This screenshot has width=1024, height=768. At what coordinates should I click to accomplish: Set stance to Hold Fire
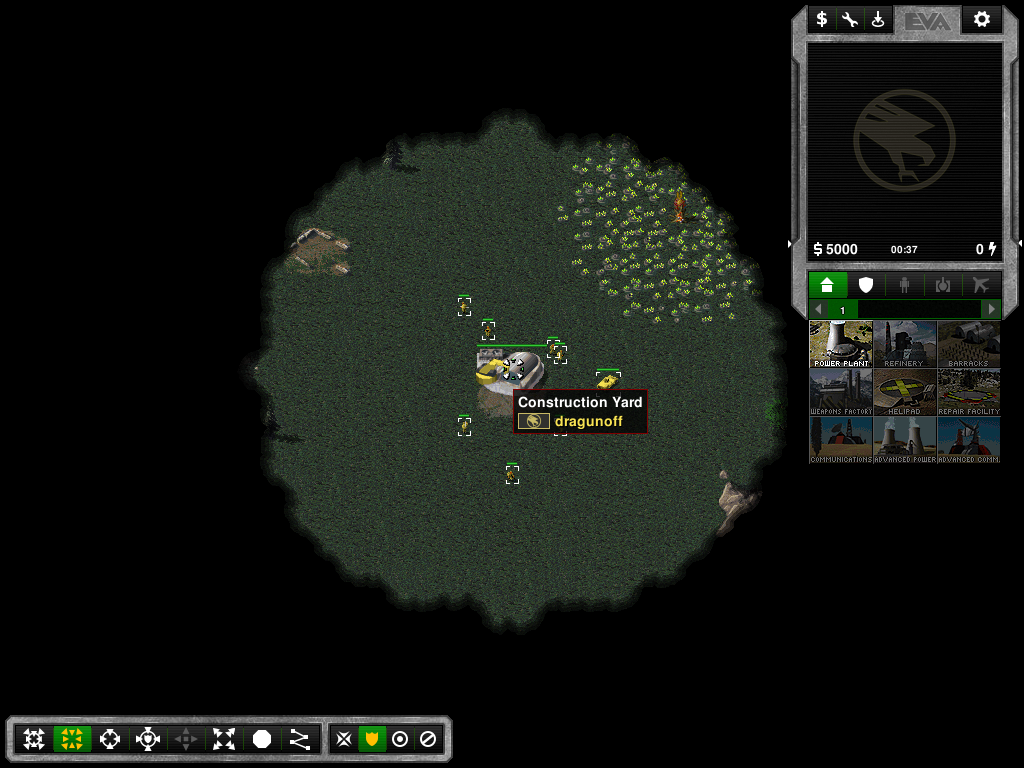pos(428,739)
